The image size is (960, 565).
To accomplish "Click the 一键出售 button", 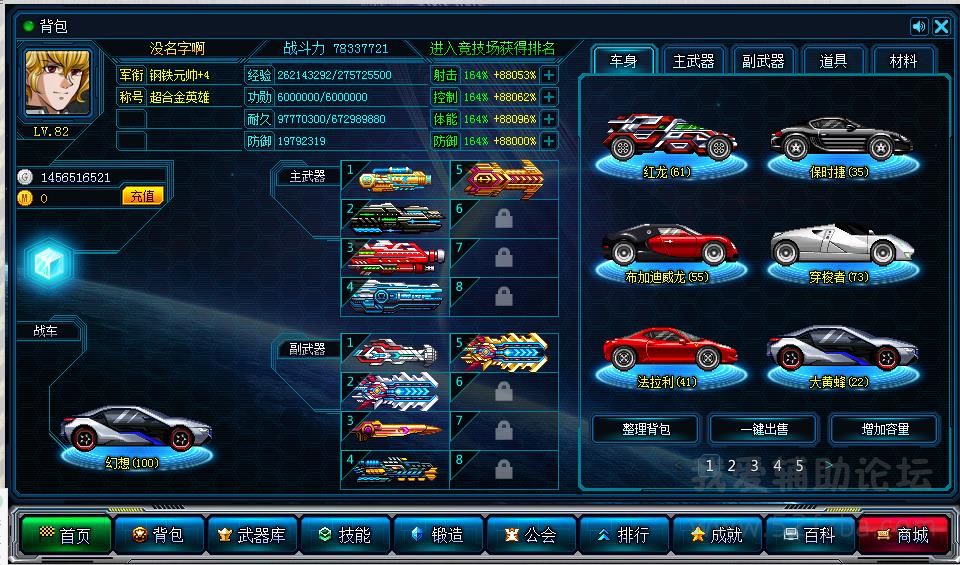I will [x=764, y=429].
